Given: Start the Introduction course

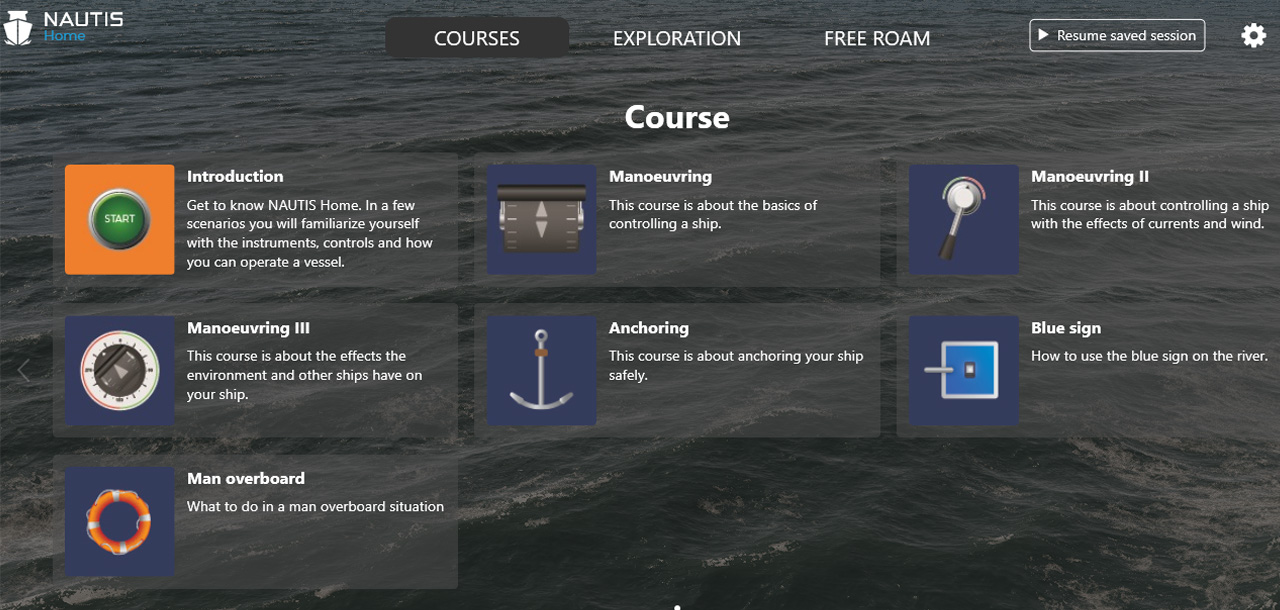Looking at the screenshot, I should [120, 219].
